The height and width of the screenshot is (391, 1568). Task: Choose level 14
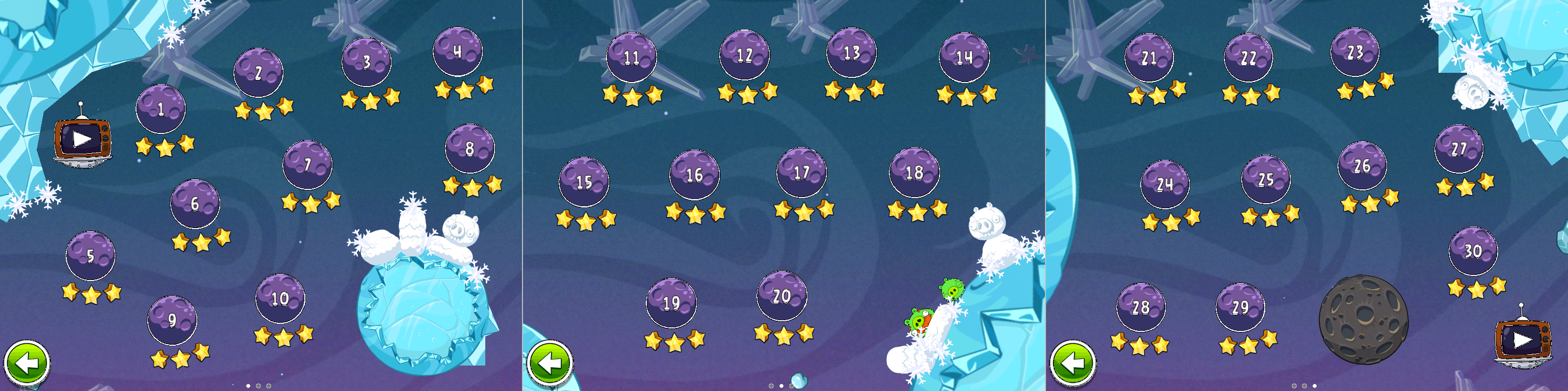pyautogui.click(x=964, y=57)
